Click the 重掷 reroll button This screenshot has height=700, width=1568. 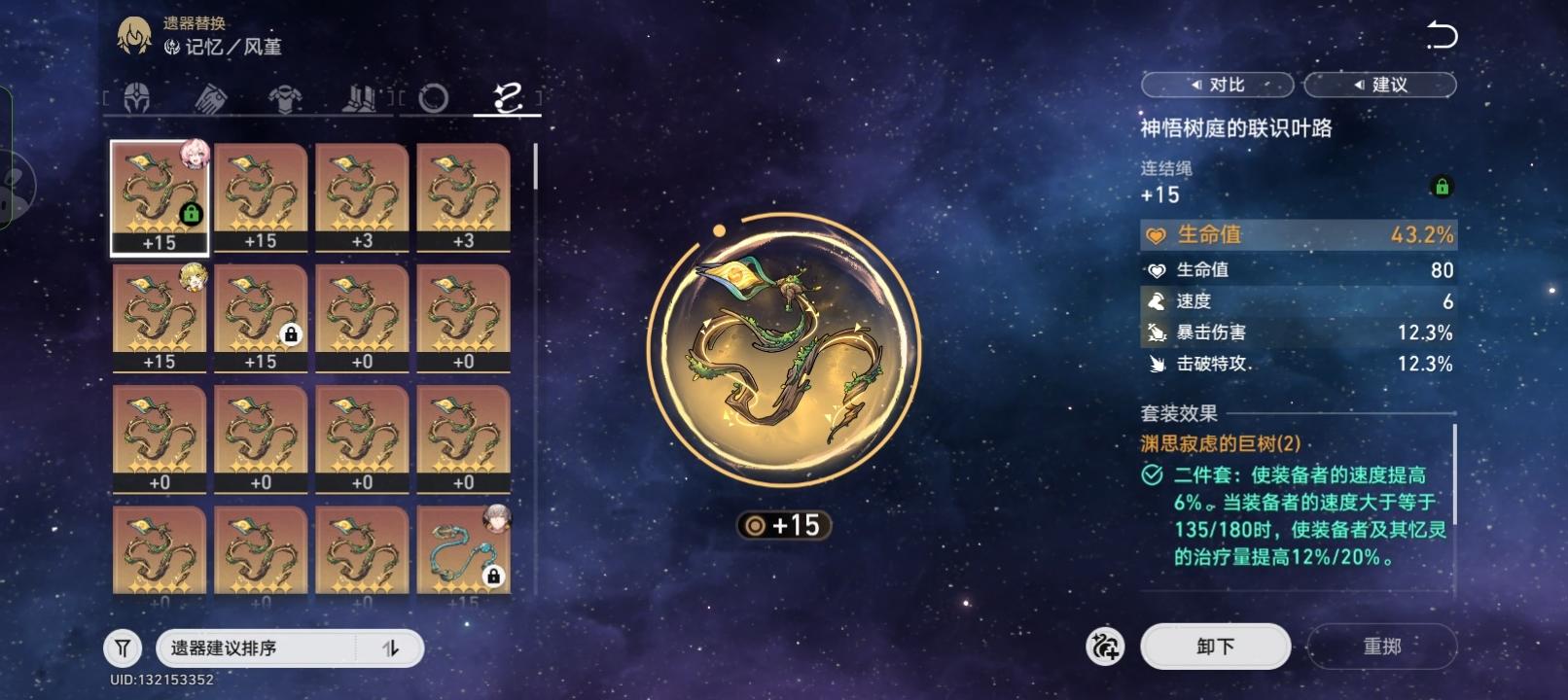1380,646
